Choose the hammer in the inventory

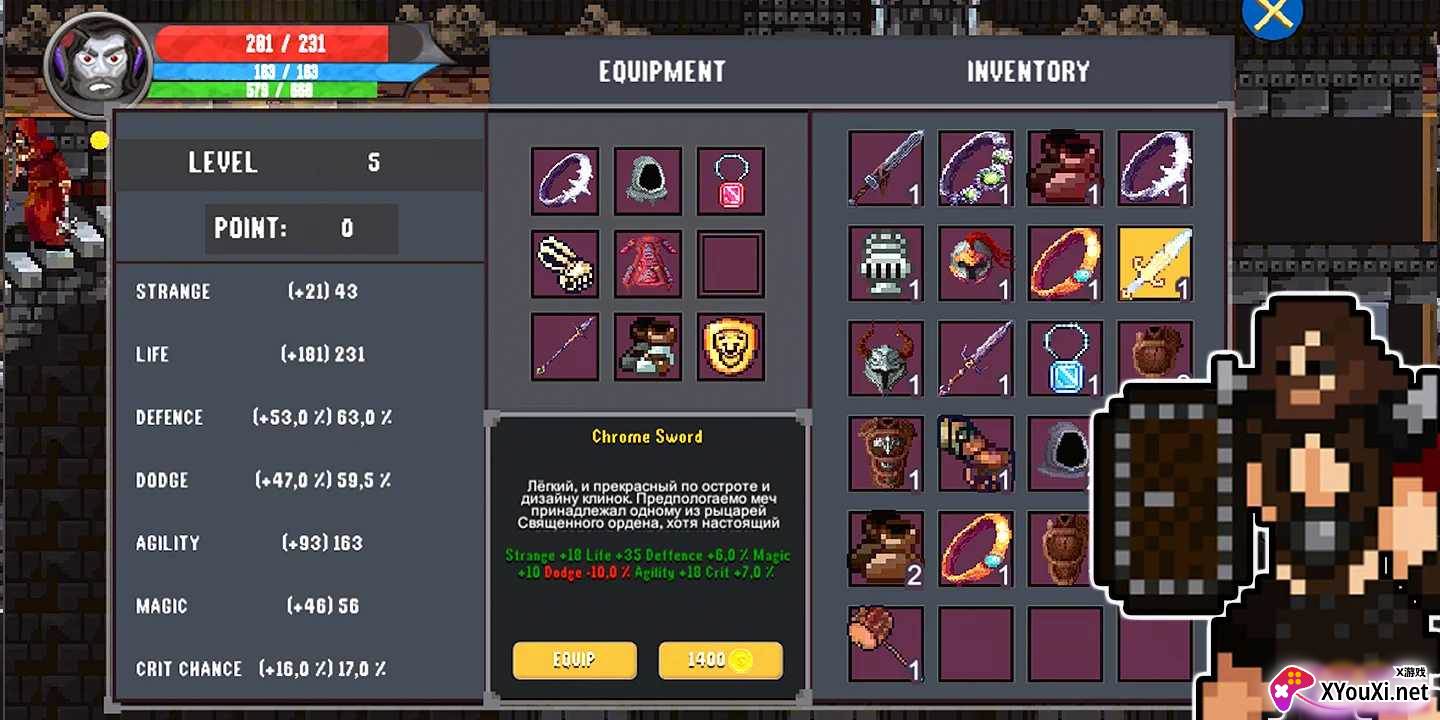pyautogui.click(x=885, y=643)
